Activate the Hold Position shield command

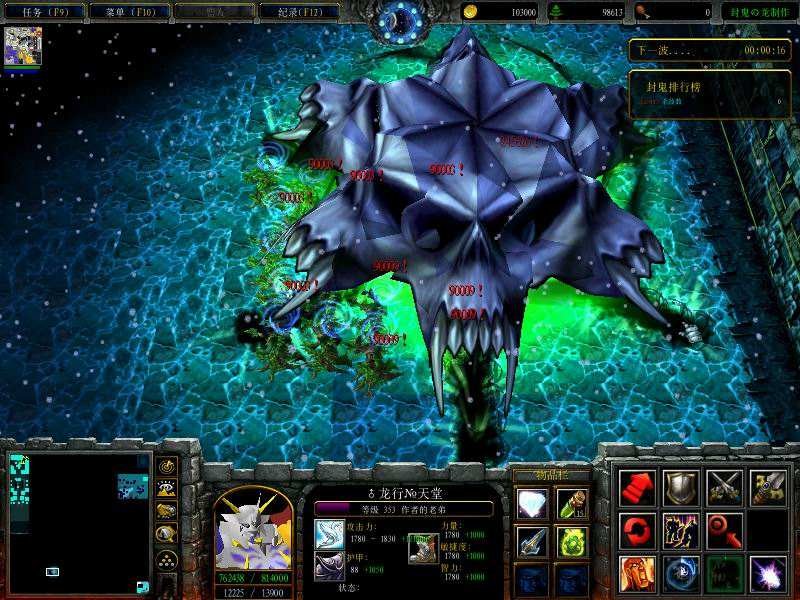click(x=680, y=486)
